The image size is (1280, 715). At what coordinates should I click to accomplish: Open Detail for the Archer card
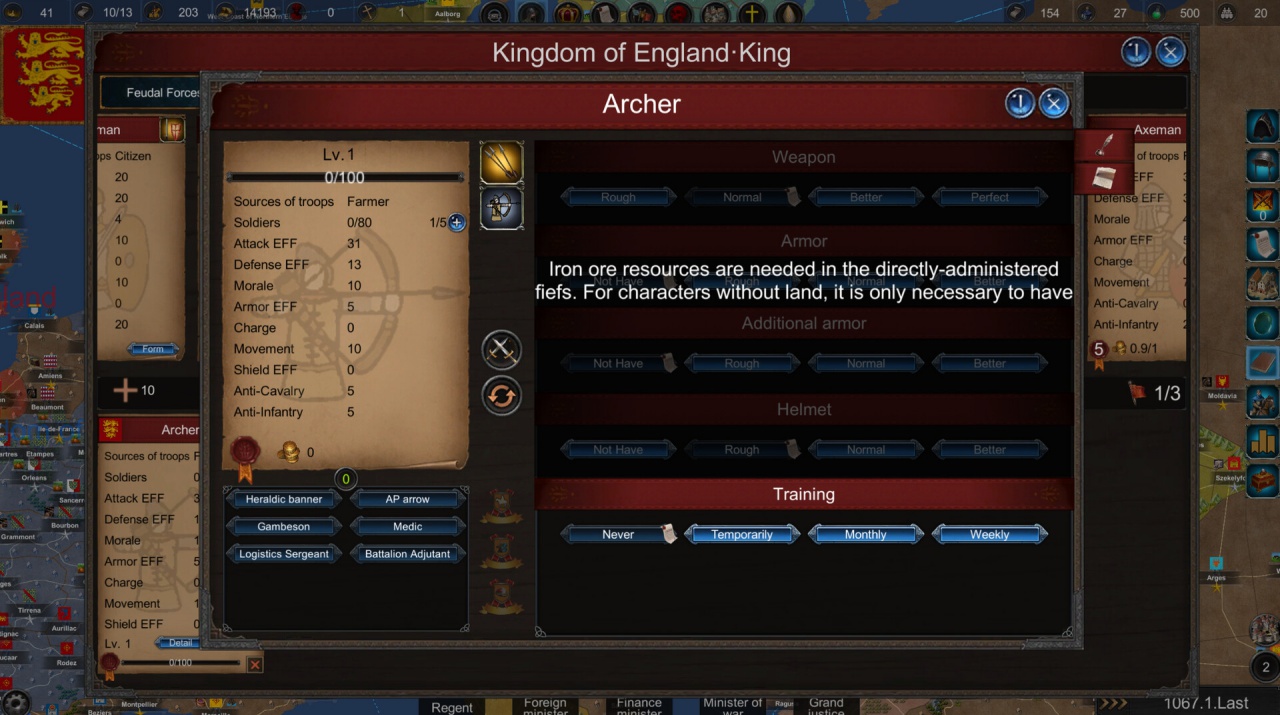180,642
